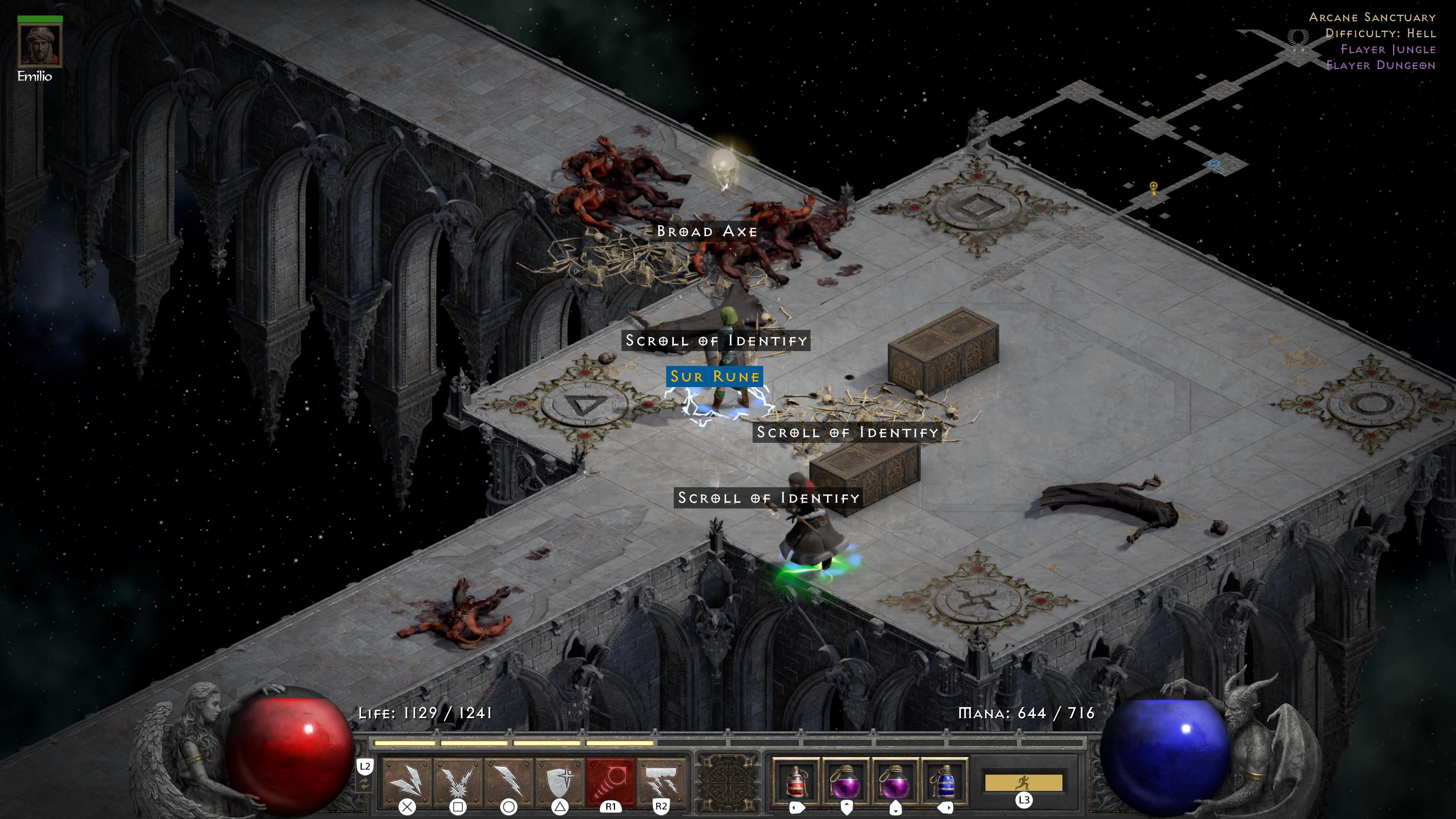Pick up the Sur Rune label
The height and width of the screenshot is (819, 1456).
(714, 377)
